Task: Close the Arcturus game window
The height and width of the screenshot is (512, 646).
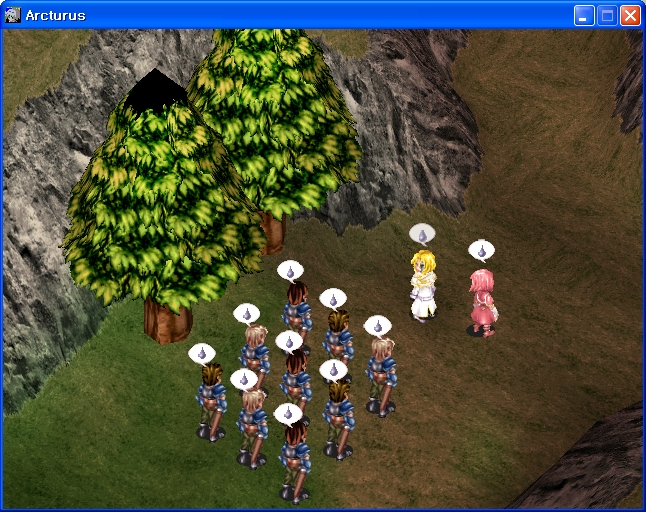Action: point(630,15)
